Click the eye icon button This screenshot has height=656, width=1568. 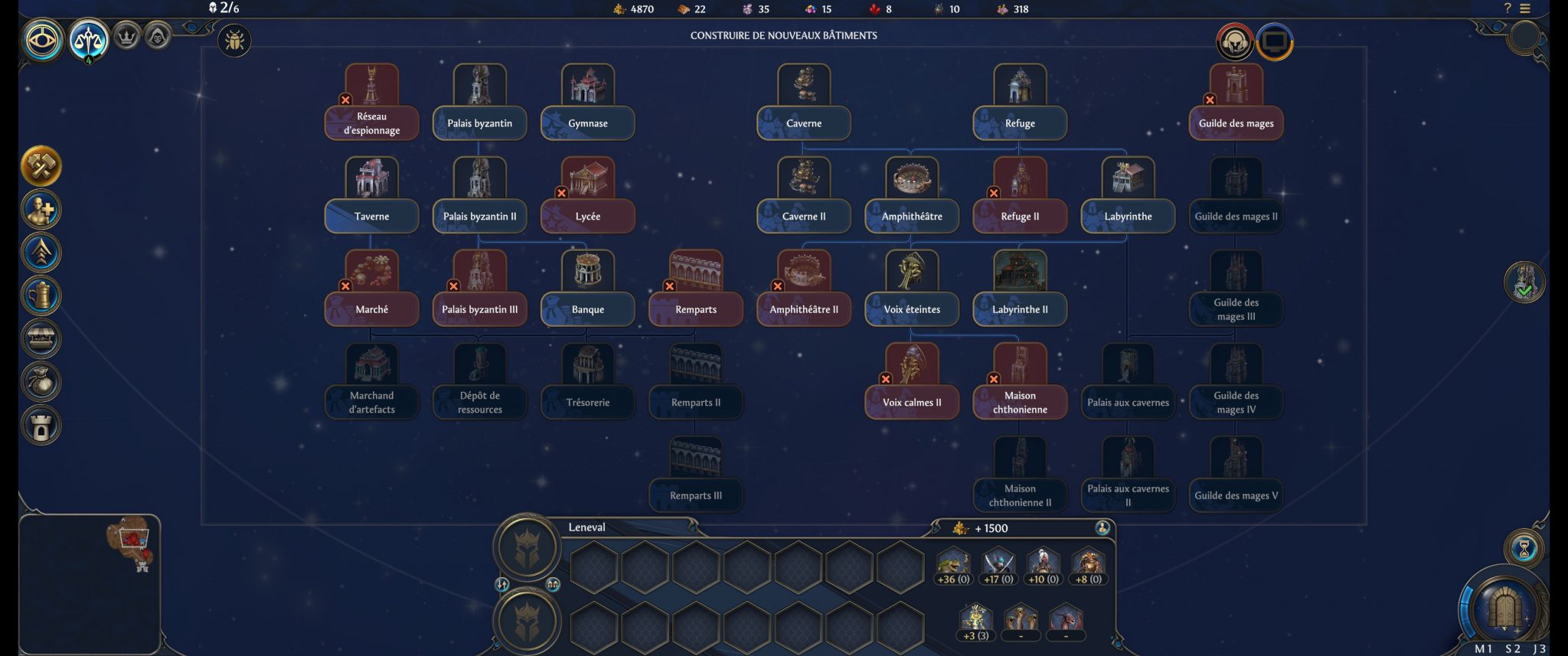tap(43, 39)
